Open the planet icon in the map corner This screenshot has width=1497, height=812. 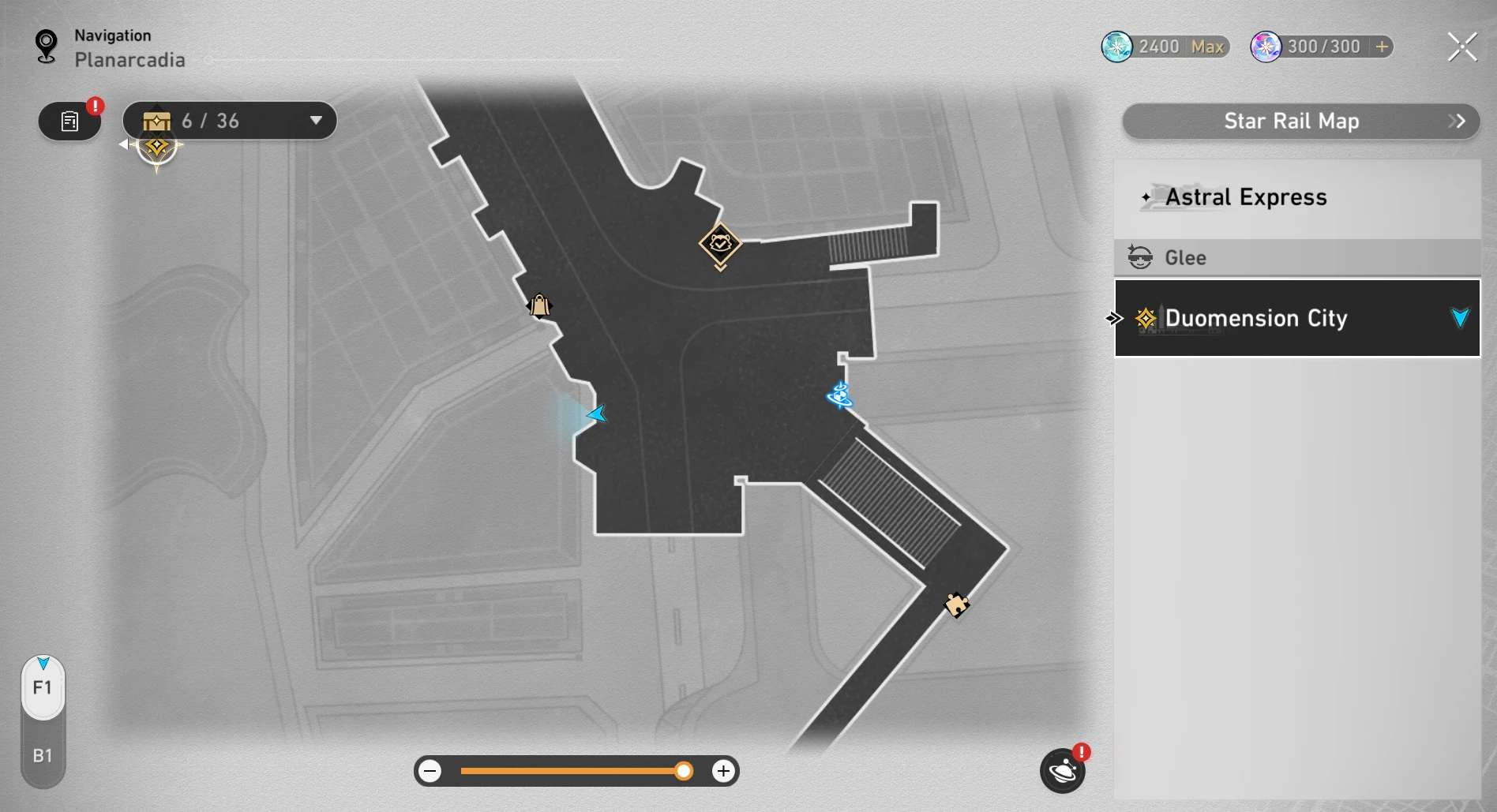click(x=1062, y=771)
